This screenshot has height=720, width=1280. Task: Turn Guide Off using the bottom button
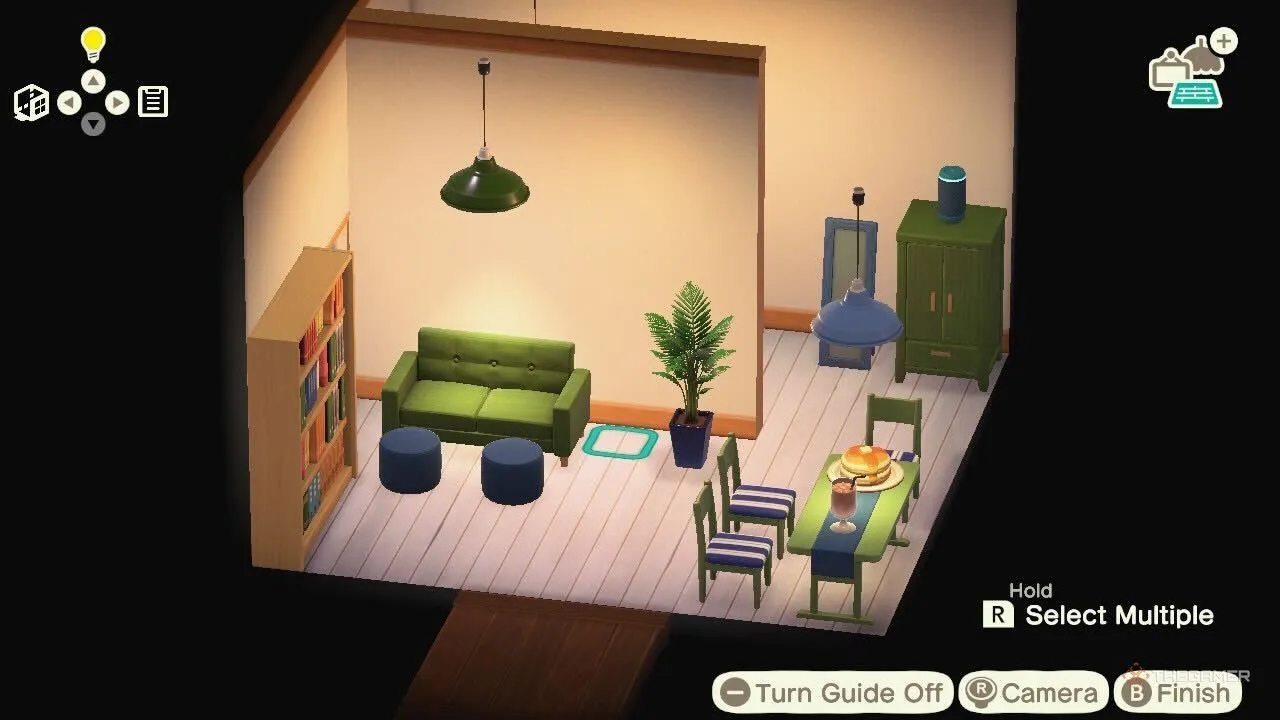point(833,693)
